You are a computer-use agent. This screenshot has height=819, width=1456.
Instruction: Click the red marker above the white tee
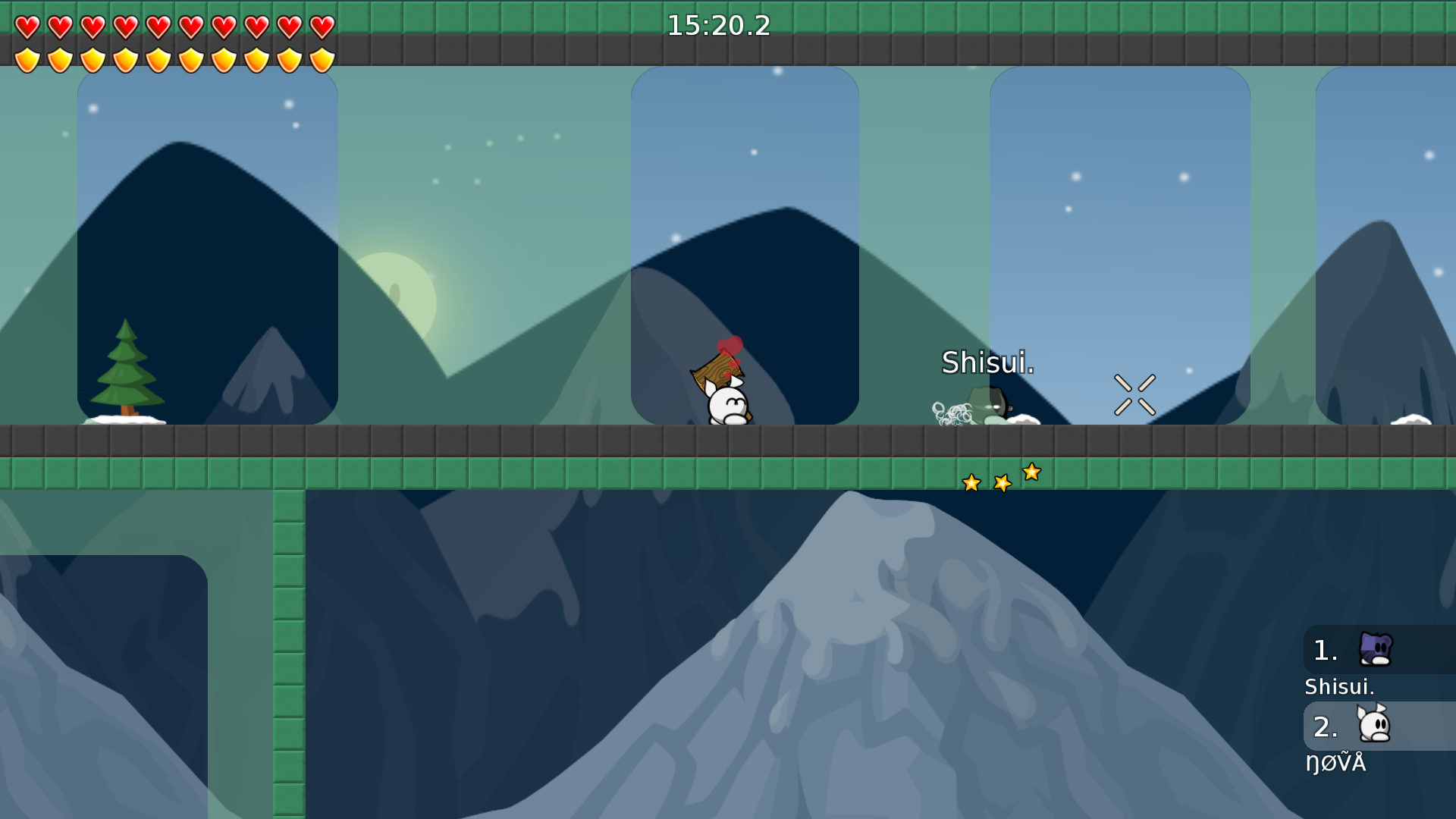click(x=730, y=345)
